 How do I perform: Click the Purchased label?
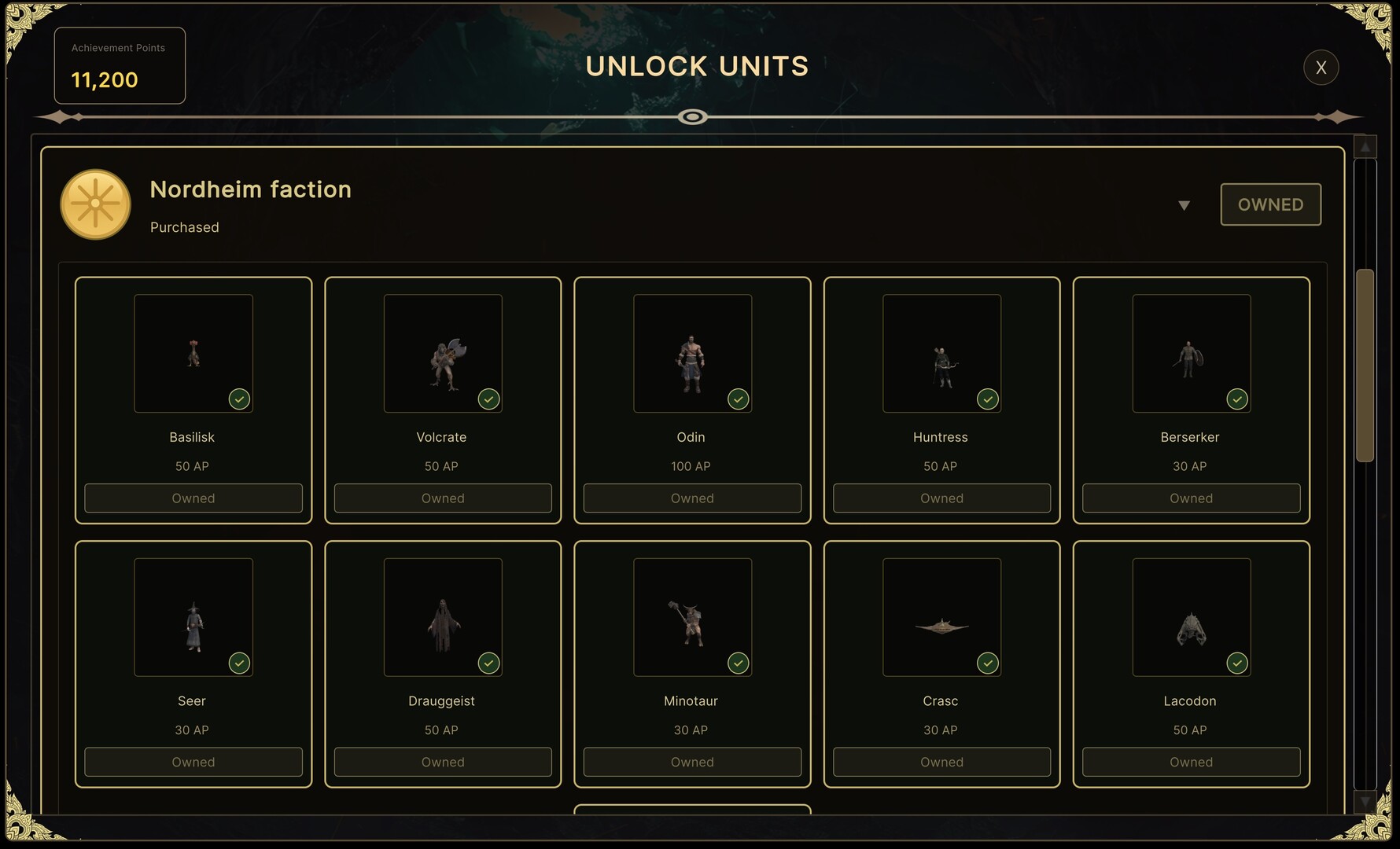pyautogui.click(x=184, y=227)
